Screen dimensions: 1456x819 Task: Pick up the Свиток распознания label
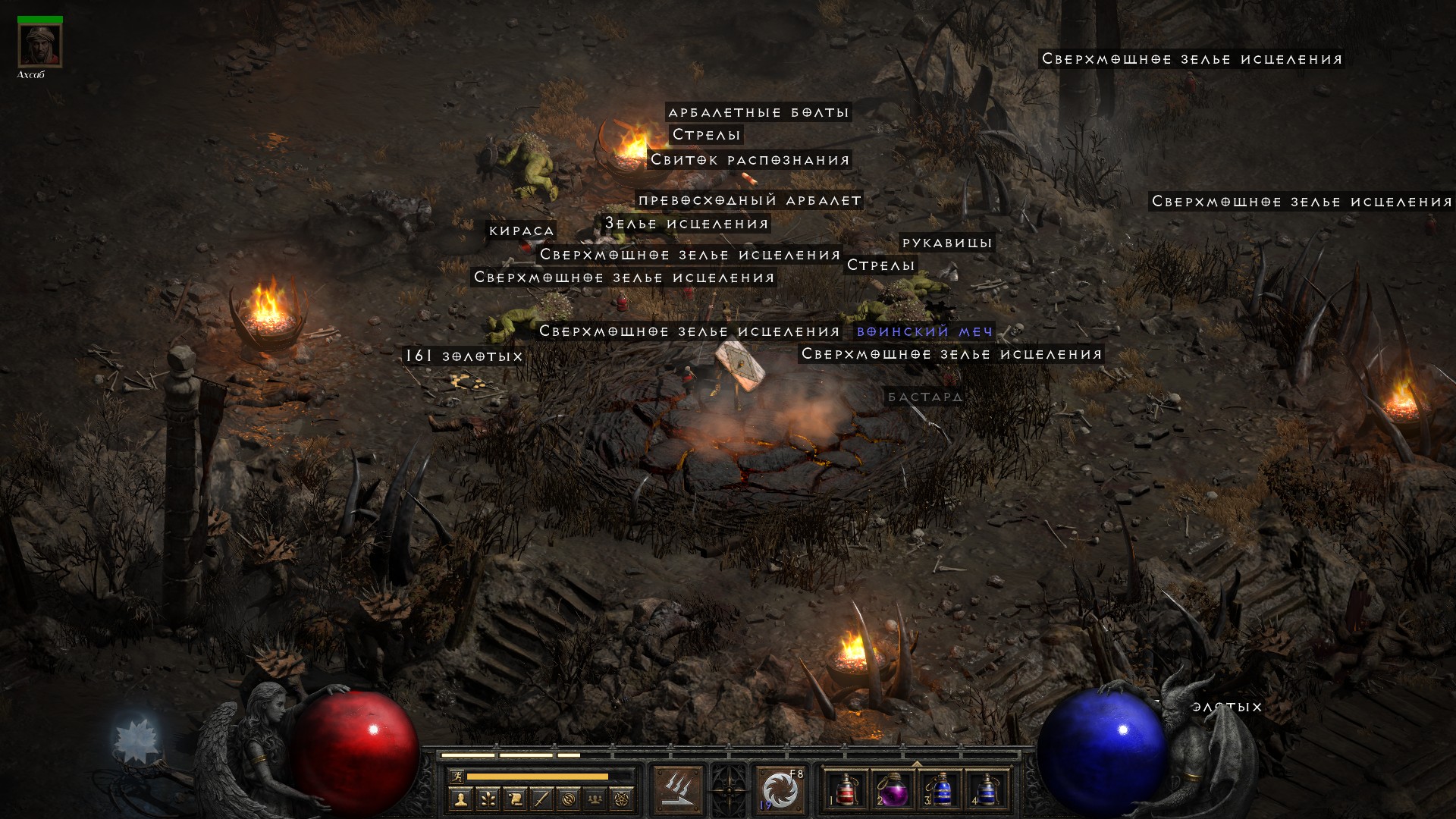[750, 160]
